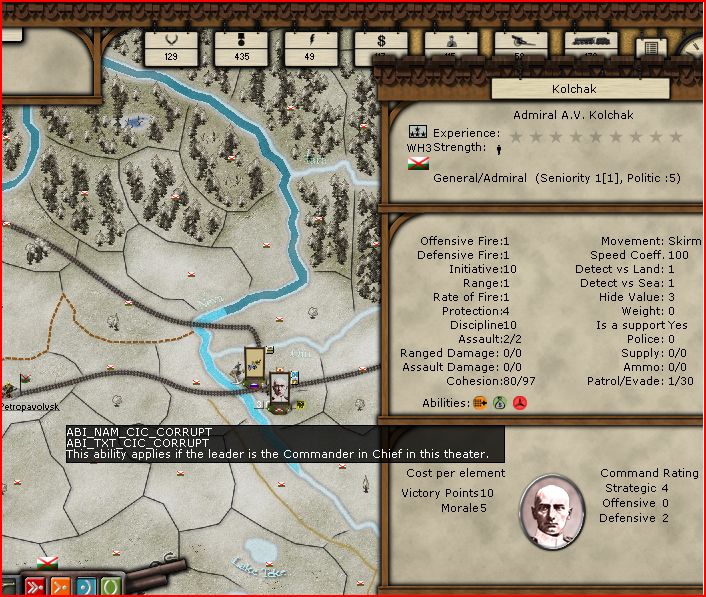Inspect the green money bag ability icon
This screenshot has width=706, height=597.
(x=499, y=403)
